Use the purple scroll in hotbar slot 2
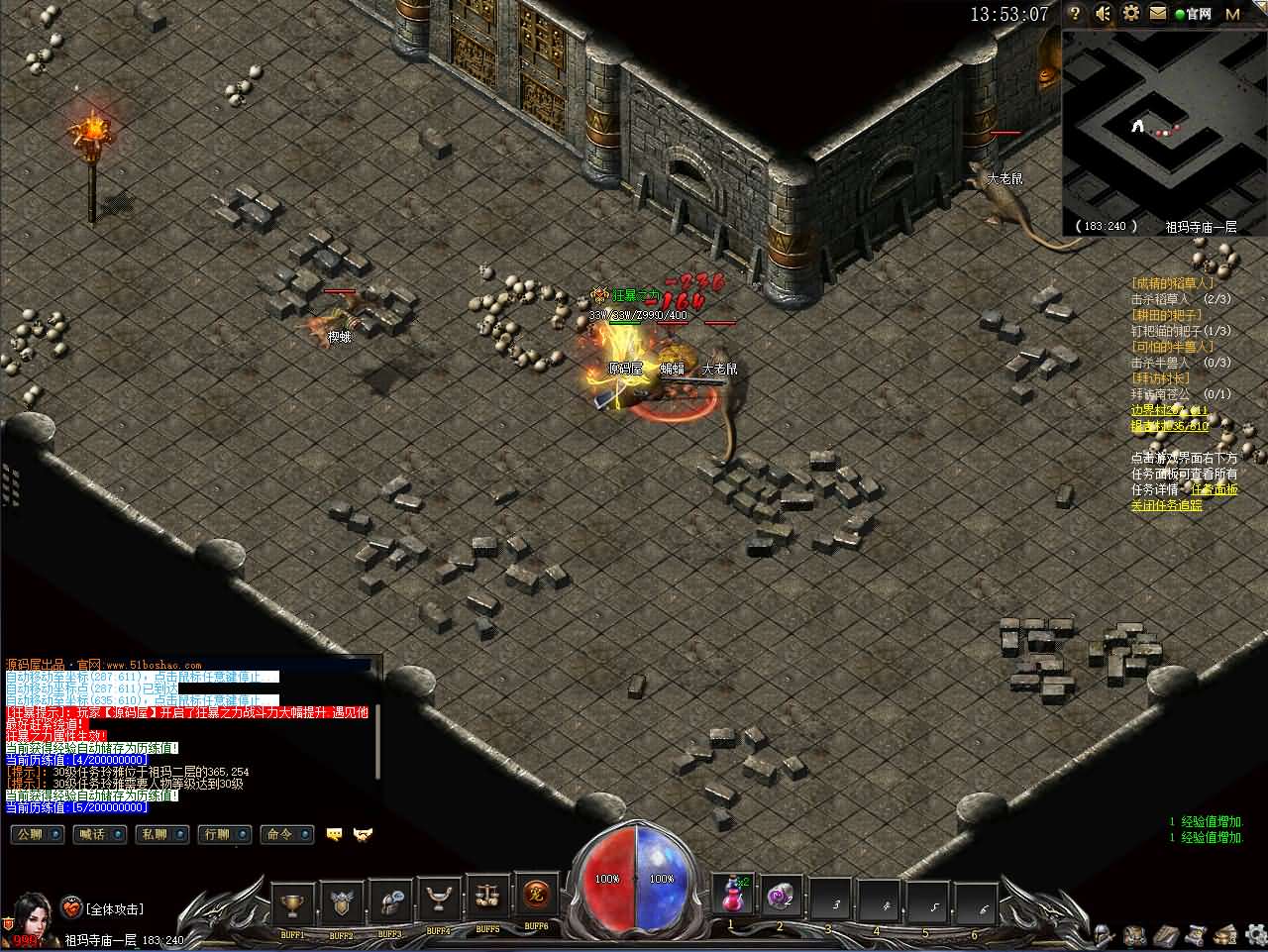The width and height of the screenshot is (1268, 952). coord(781,897)
